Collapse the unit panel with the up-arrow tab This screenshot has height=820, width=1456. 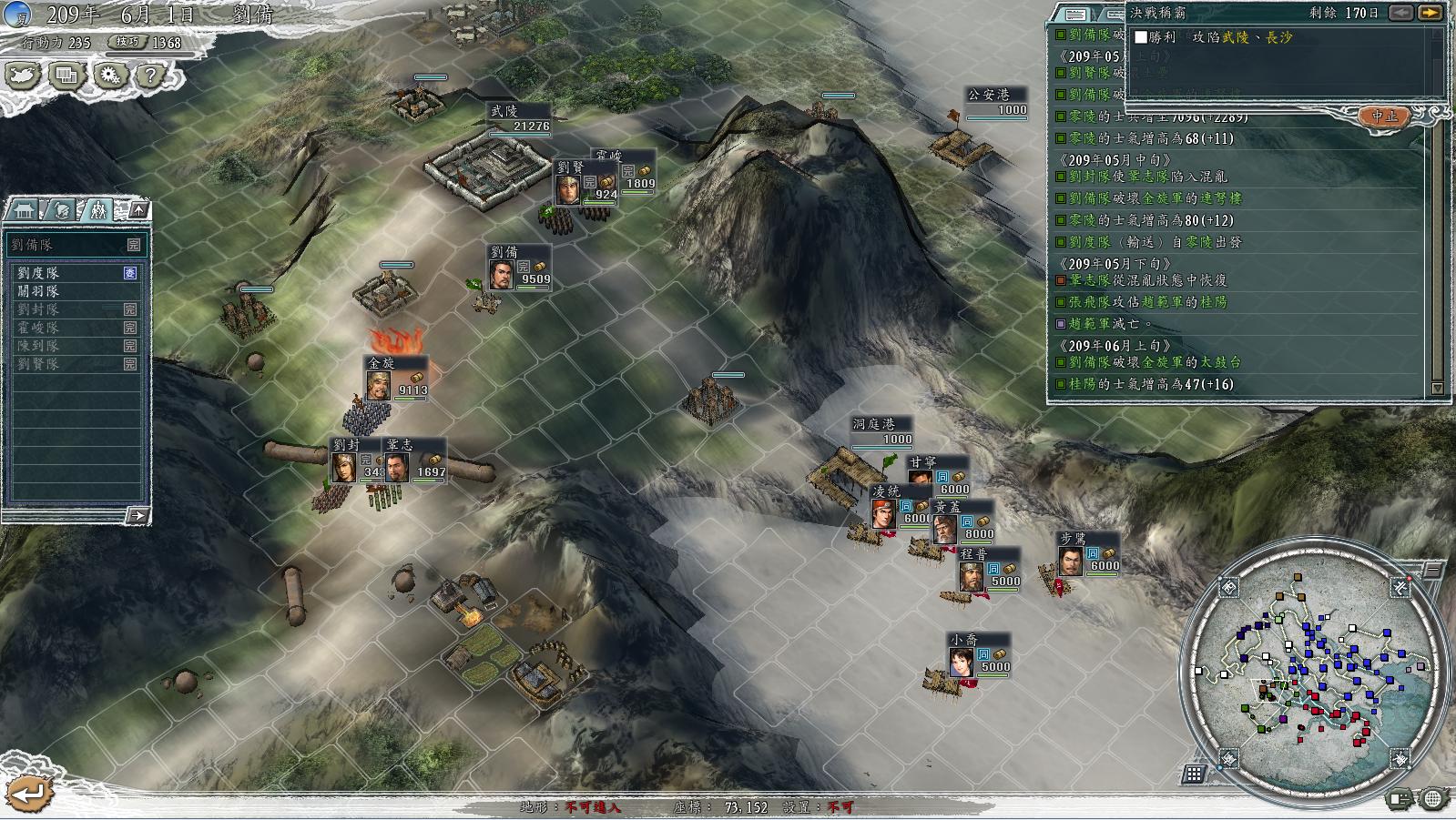click(138, 210)
